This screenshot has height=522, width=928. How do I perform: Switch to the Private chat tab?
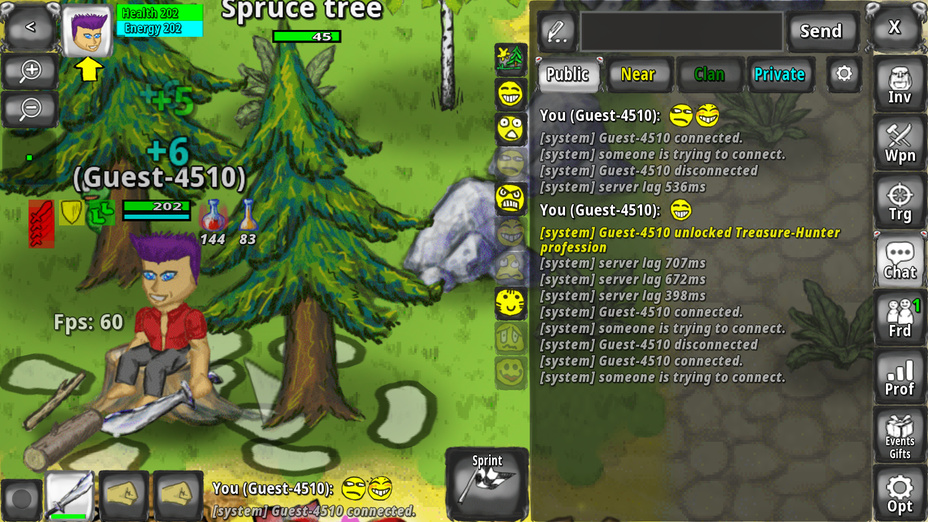[780, 74]
